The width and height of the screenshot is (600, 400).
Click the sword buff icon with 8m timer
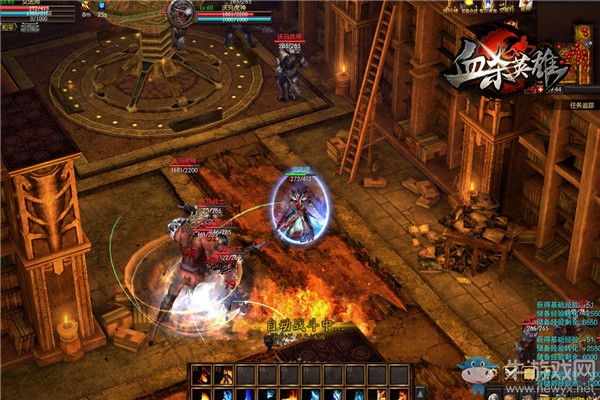coord(86,6)
